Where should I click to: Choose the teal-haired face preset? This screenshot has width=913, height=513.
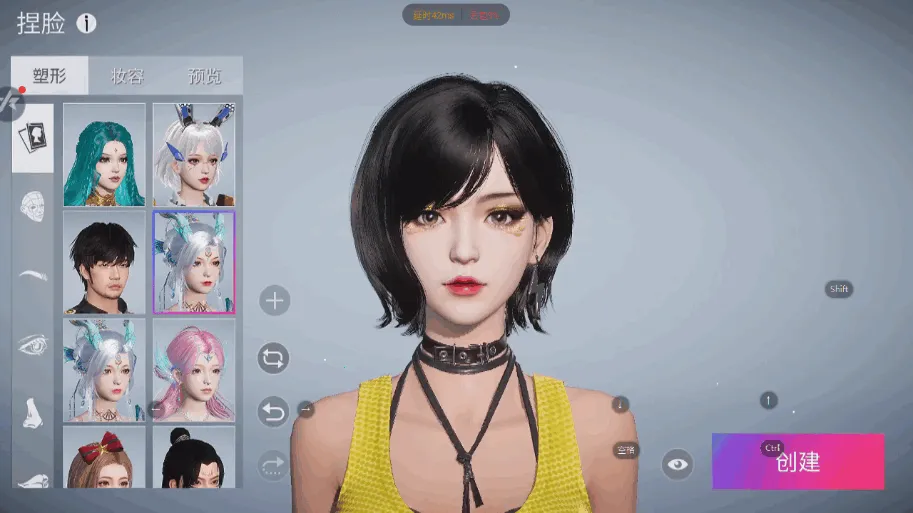point(104,155)
